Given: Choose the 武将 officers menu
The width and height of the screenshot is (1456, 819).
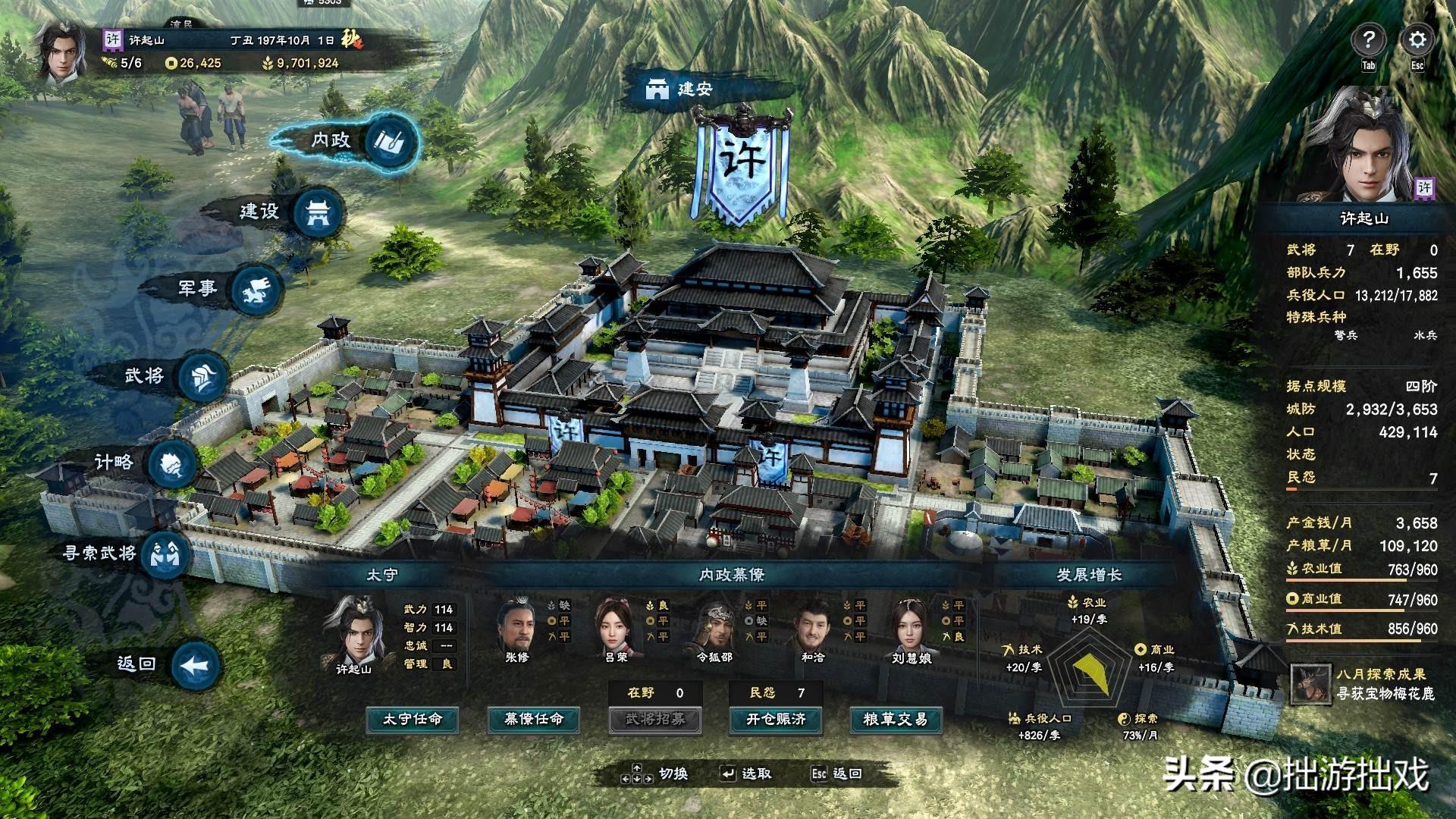Looking at the screenshot, I should [202, 377].
